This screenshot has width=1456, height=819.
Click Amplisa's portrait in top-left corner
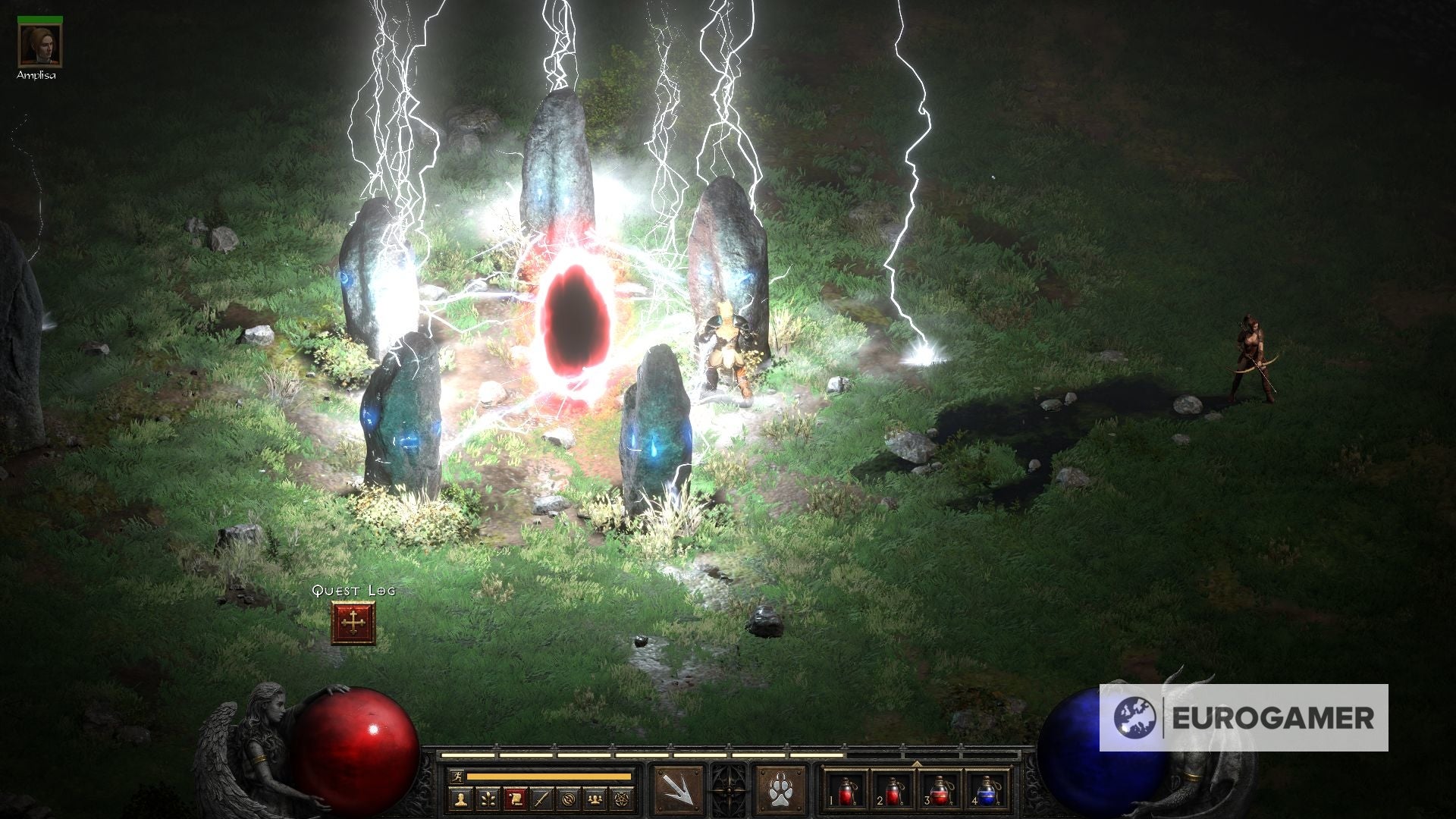pyautogui.click(x=42, y=45)
